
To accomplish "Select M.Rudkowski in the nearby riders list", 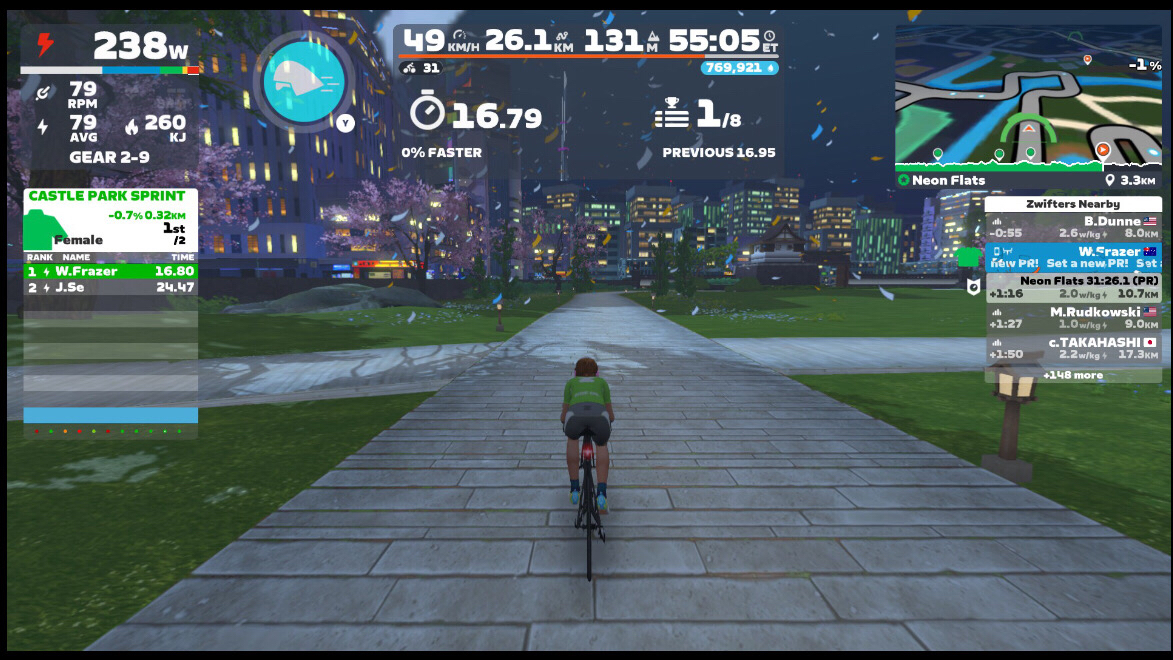I will click(x=1073, y=317).
